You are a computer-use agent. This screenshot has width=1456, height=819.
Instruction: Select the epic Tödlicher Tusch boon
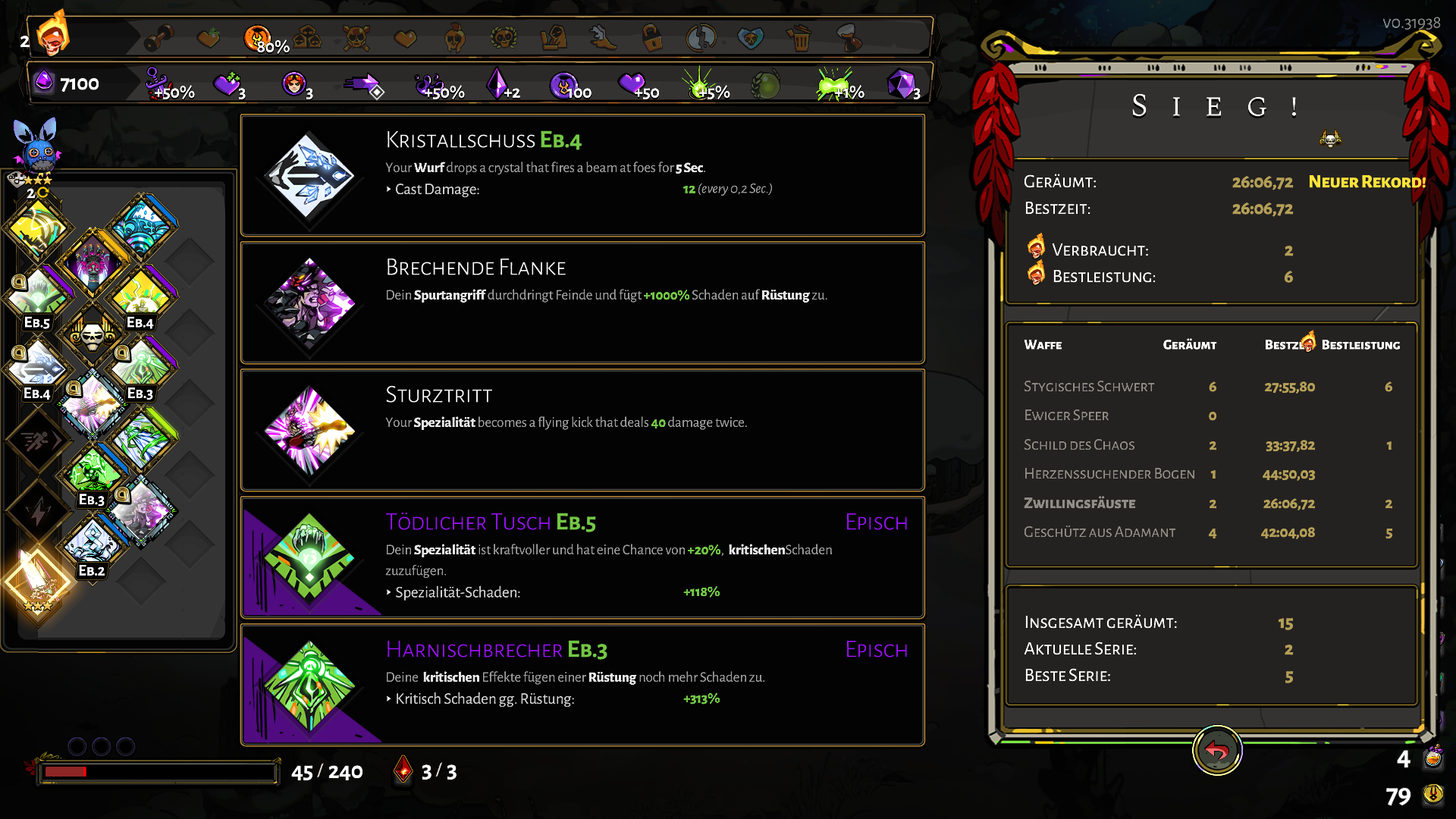582,557
